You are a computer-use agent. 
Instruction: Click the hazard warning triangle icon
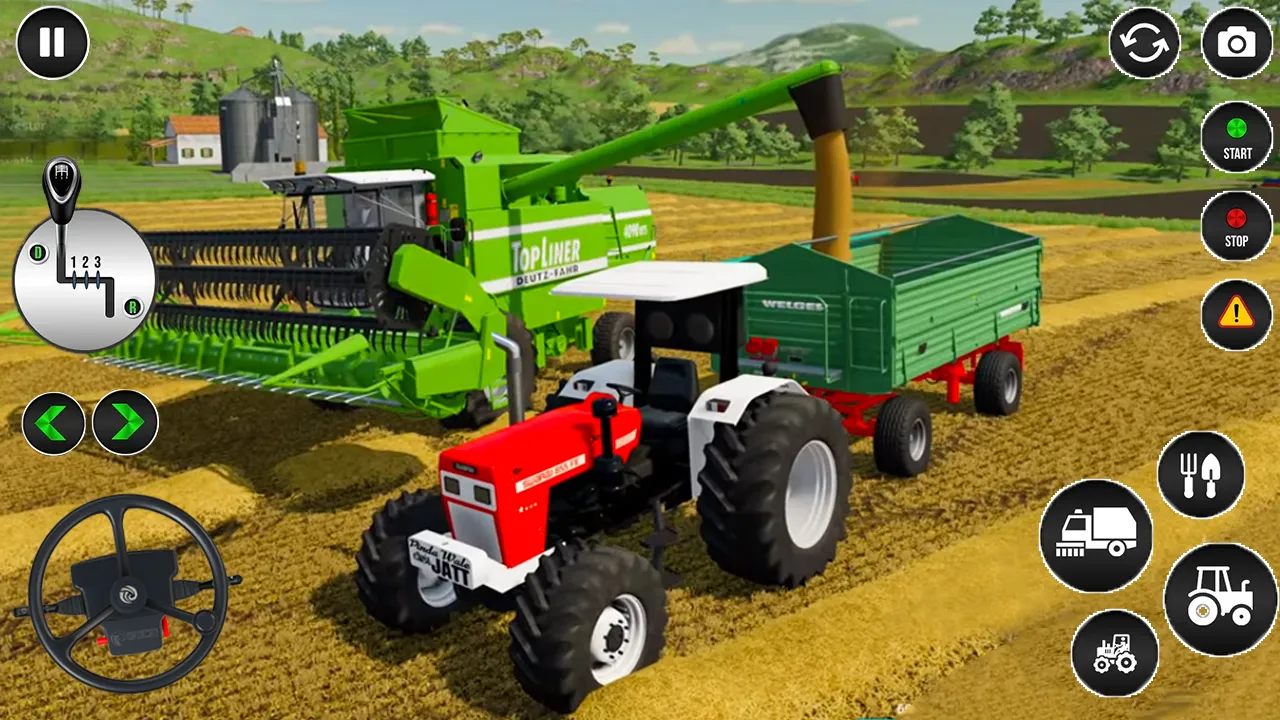coord(1237,314)
